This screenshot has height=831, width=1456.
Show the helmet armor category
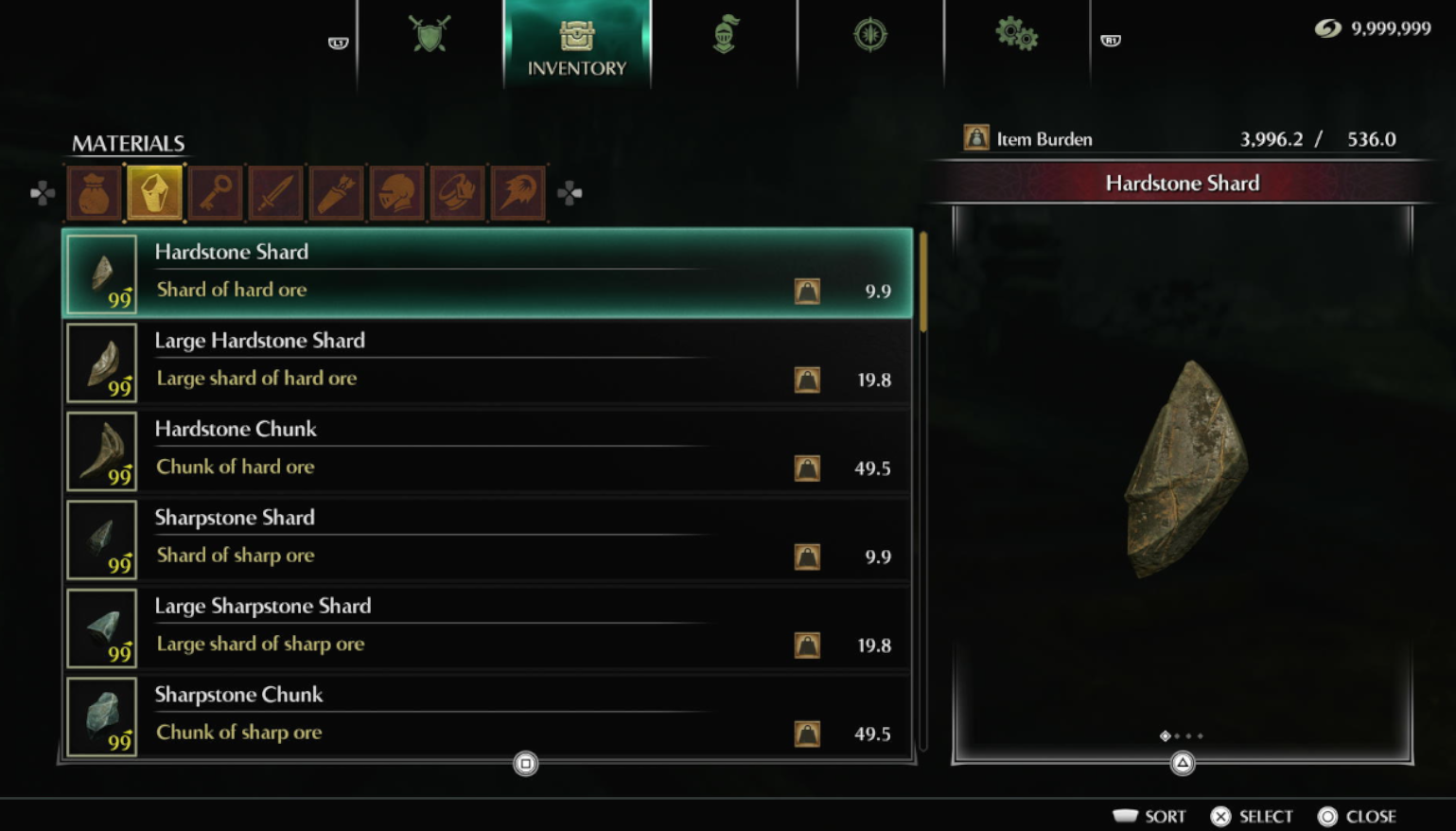(397, 193)
